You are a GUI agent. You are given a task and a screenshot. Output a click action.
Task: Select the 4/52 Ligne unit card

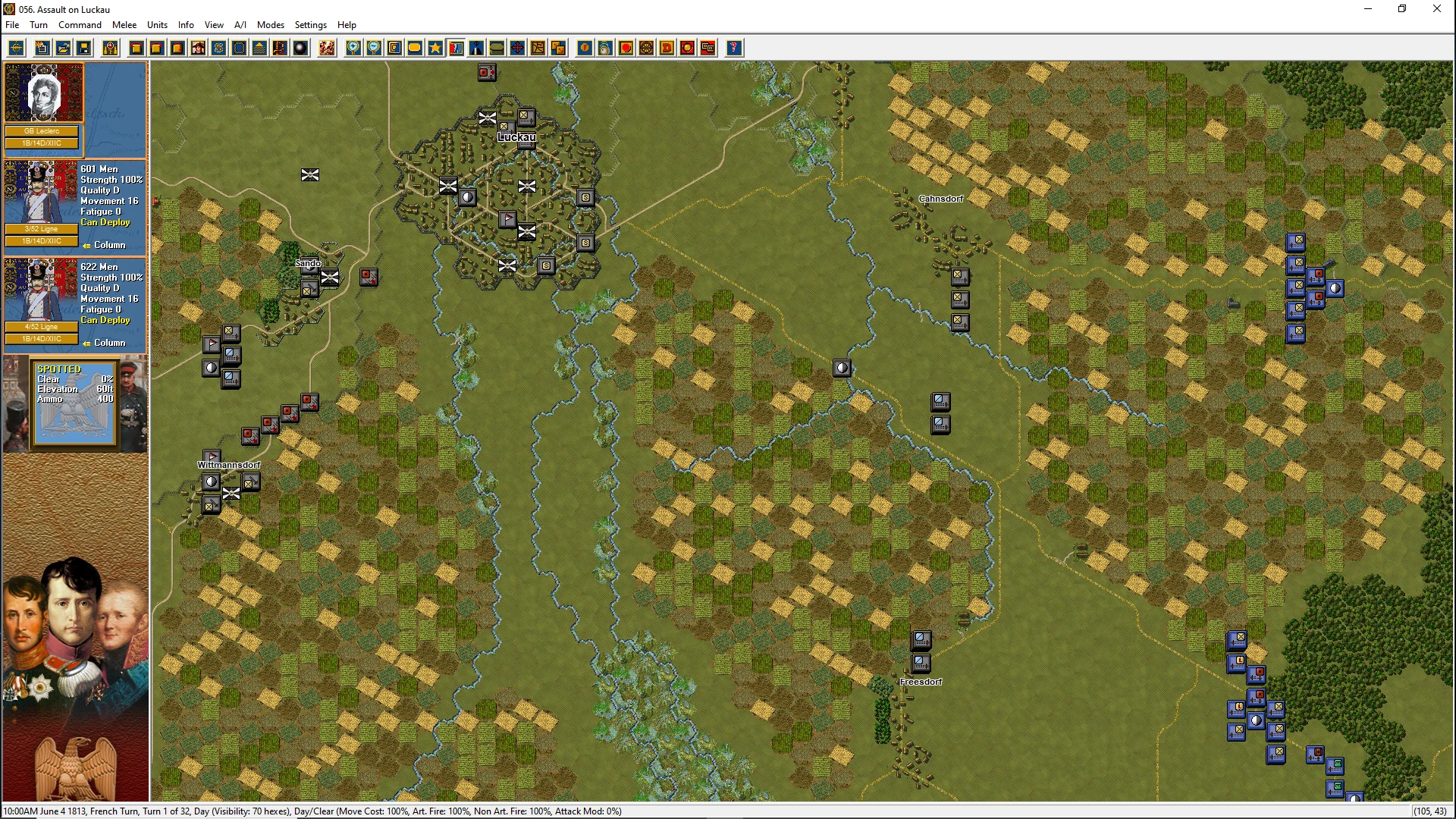[75, 304]
